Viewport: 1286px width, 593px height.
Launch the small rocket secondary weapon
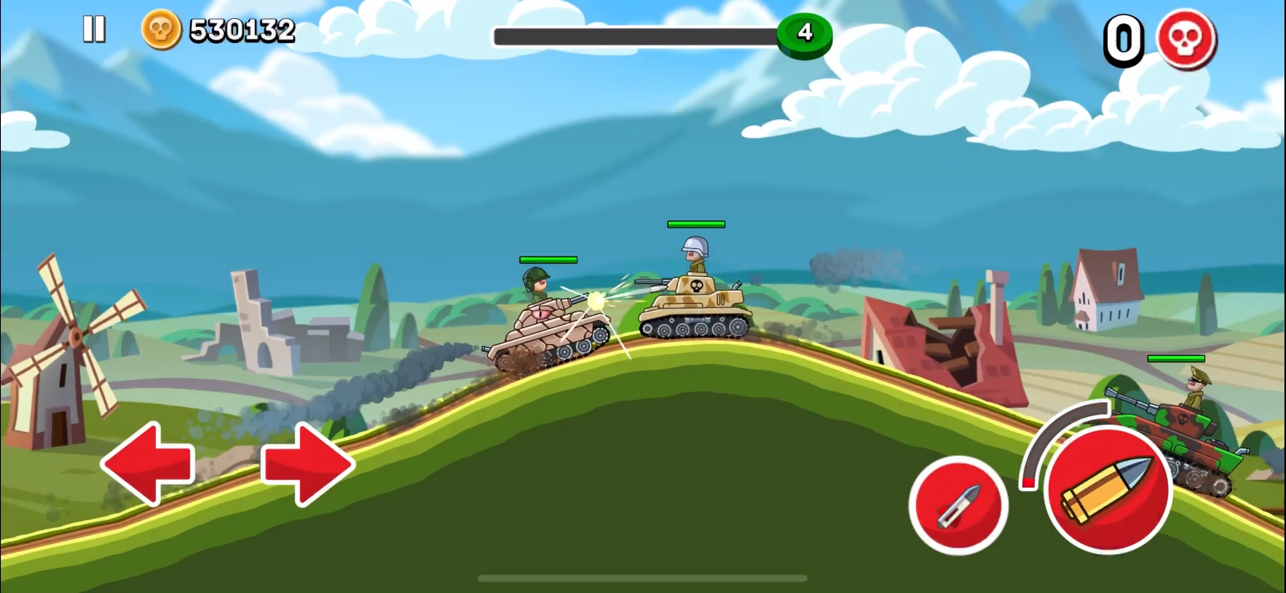point(958,505)
